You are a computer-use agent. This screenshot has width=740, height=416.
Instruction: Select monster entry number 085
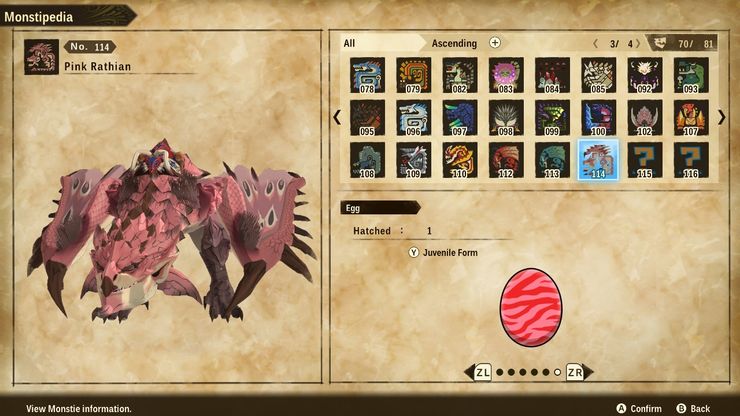(x=599, y=75)
